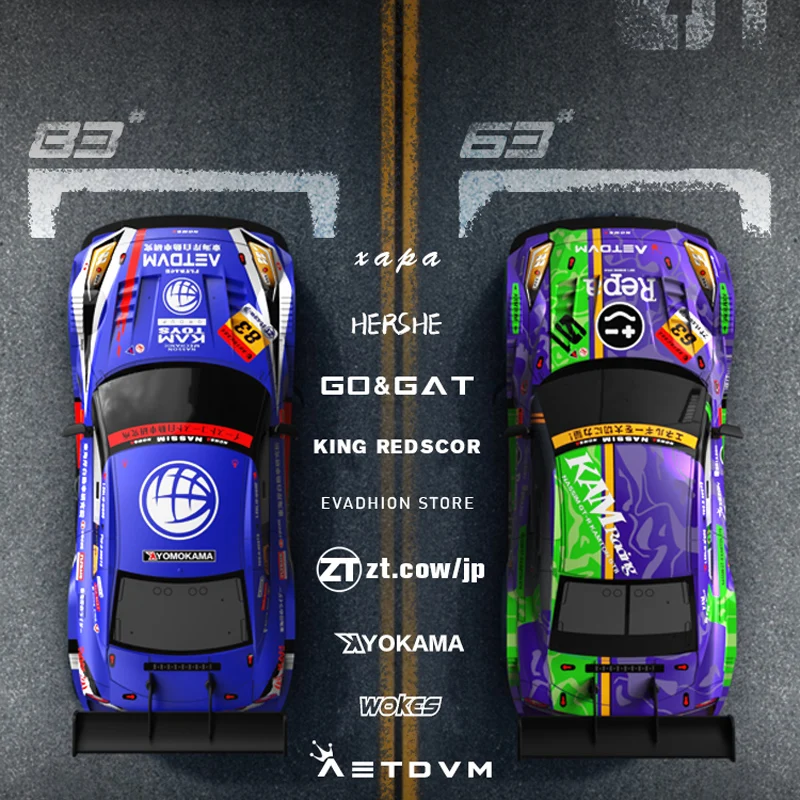The height and width of the screenshot is (800, 800).
Task: Choose the YOKAMA sponsor logo
Action: [x=400, y=643]
